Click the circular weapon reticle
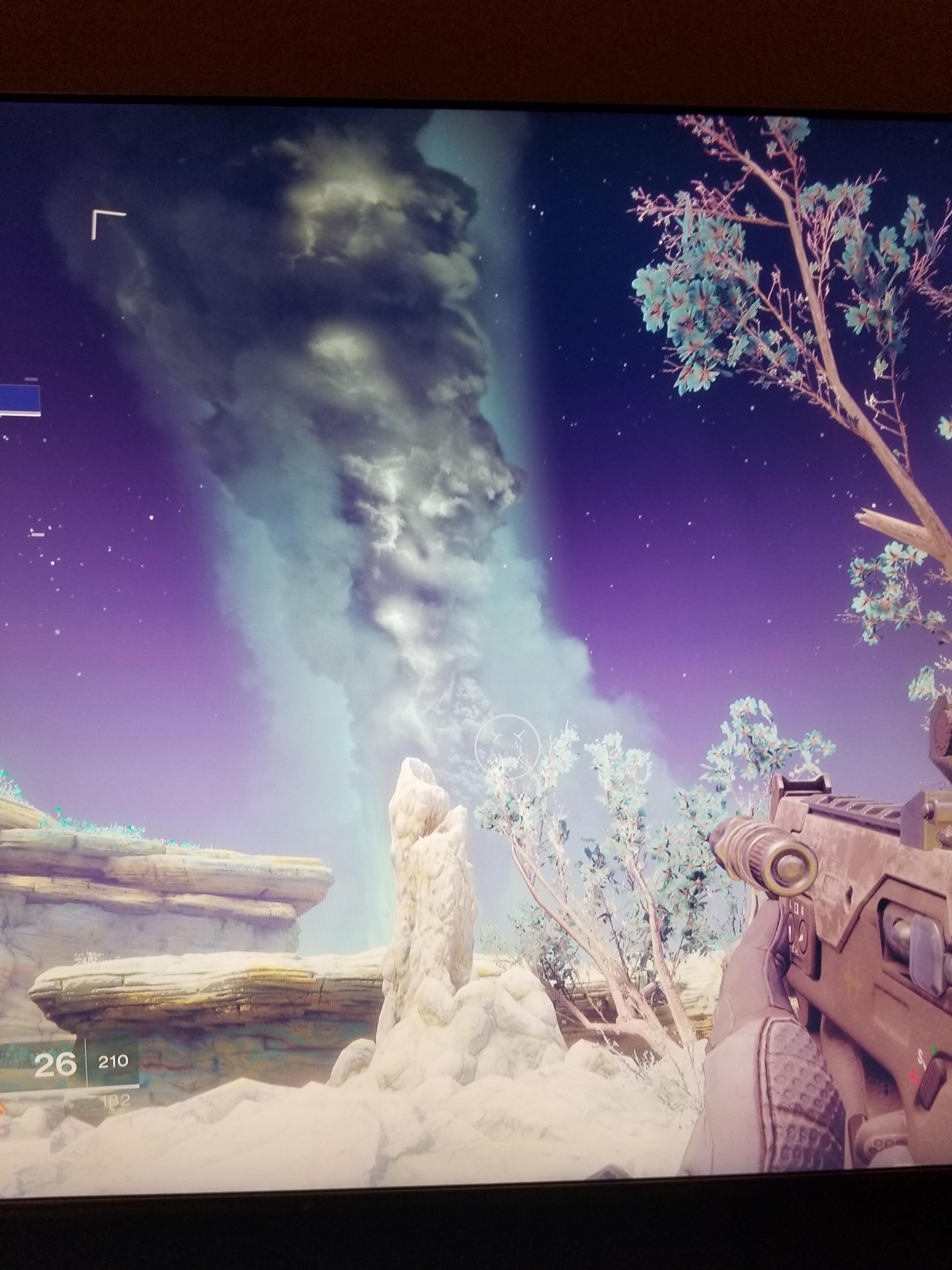952x1270 pixels. coord(508,747)
